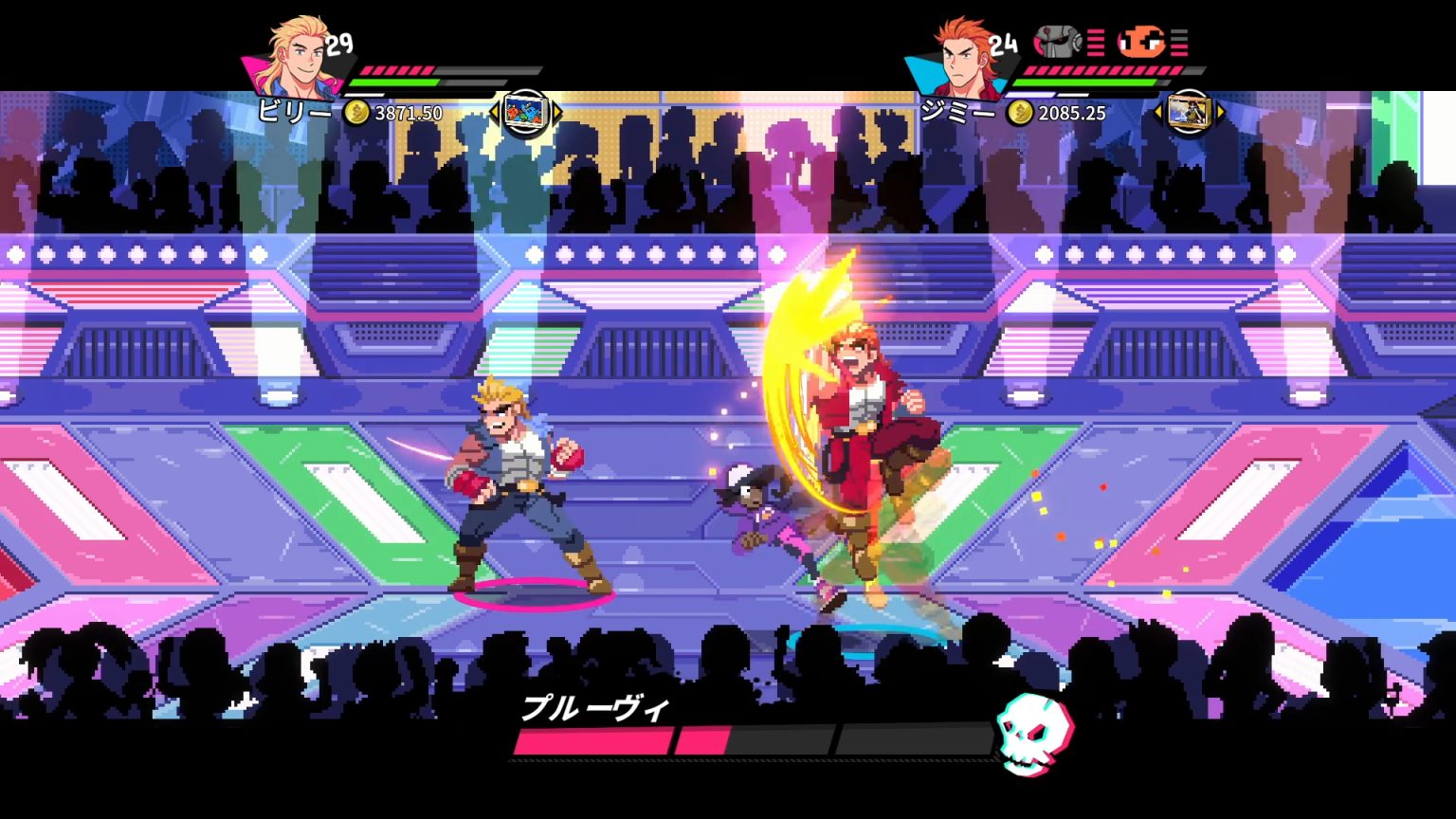Click Jimmy's gold coin currency icon
Screen dimensions: 1456x819
coord(1021,114)
